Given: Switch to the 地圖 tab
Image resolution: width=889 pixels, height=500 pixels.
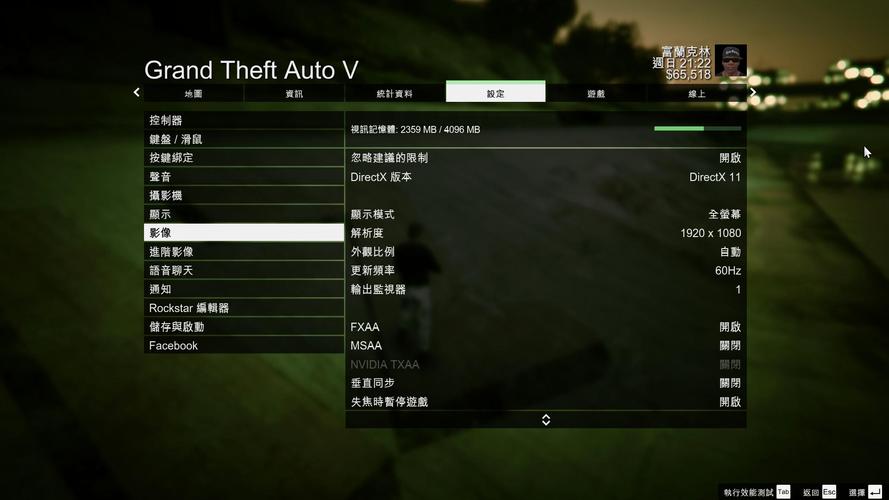Looking at the screenshot, I should (x=194, y=93).
